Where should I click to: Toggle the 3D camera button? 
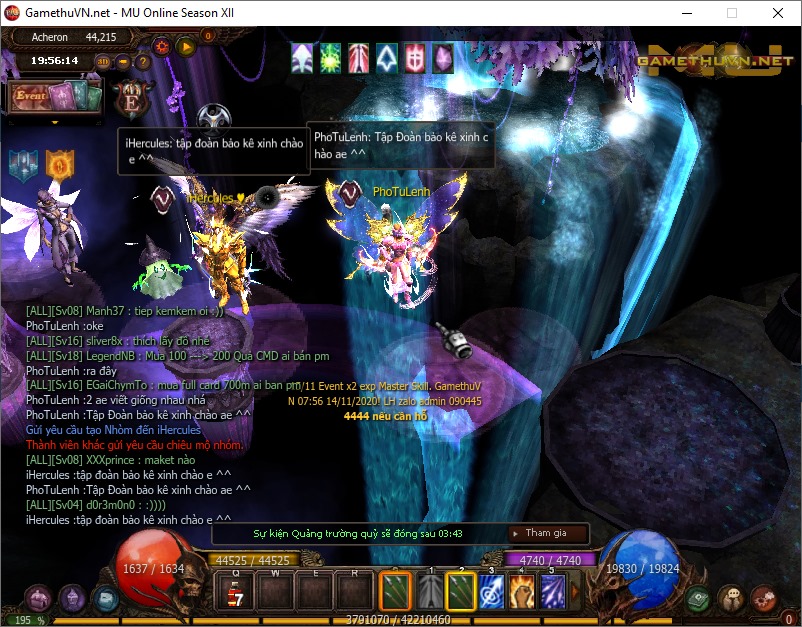pos(103,61)
